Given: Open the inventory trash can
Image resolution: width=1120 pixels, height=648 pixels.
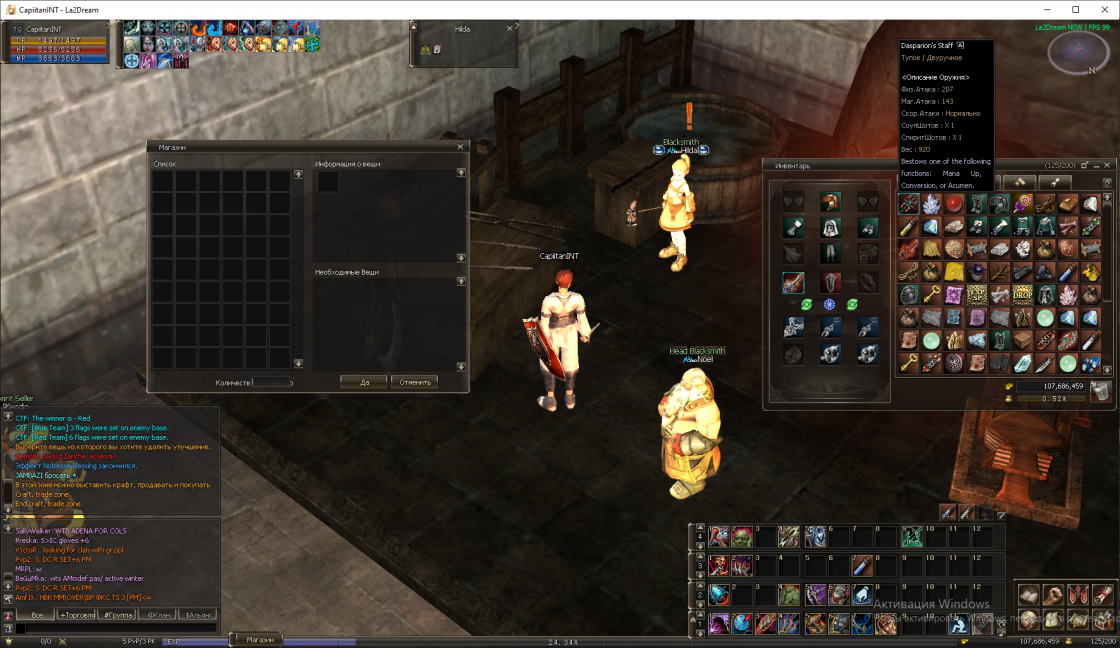Looking at the screenshot, I should pyautogui.click(x=1100, y=390).
